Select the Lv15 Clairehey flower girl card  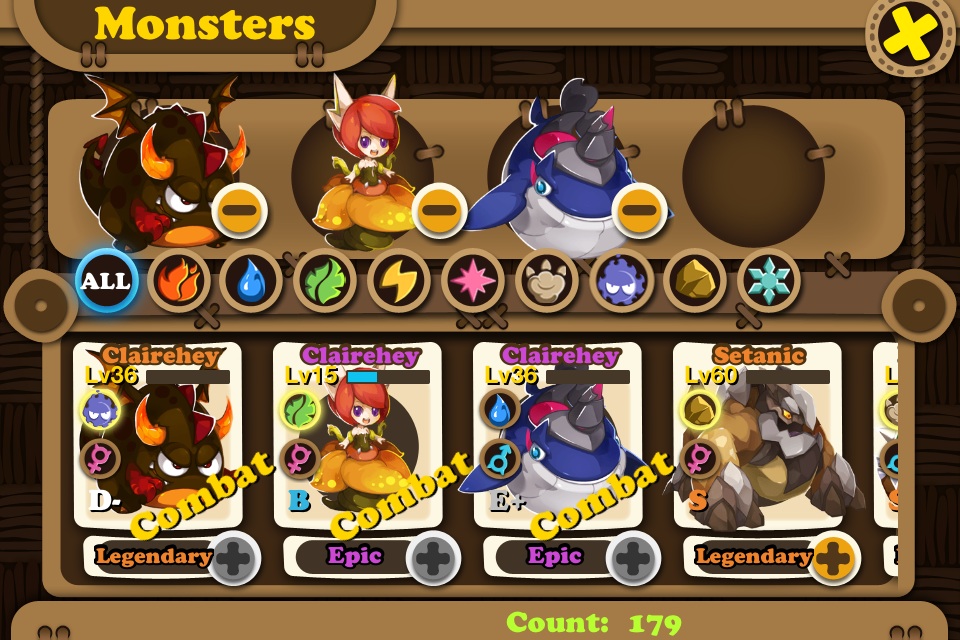click(x=357, y=440)
